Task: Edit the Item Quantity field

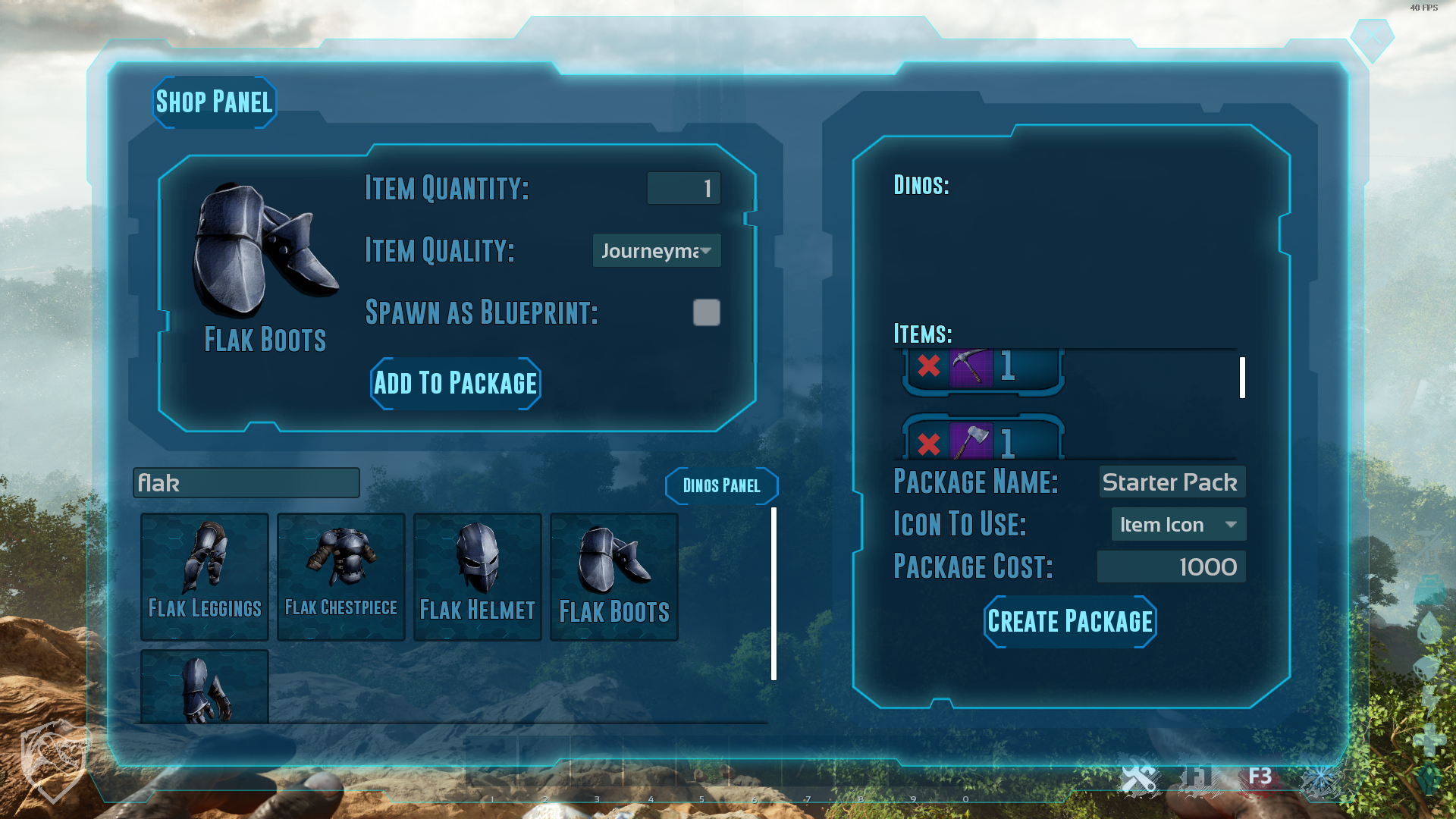Action: click(683, 188)
